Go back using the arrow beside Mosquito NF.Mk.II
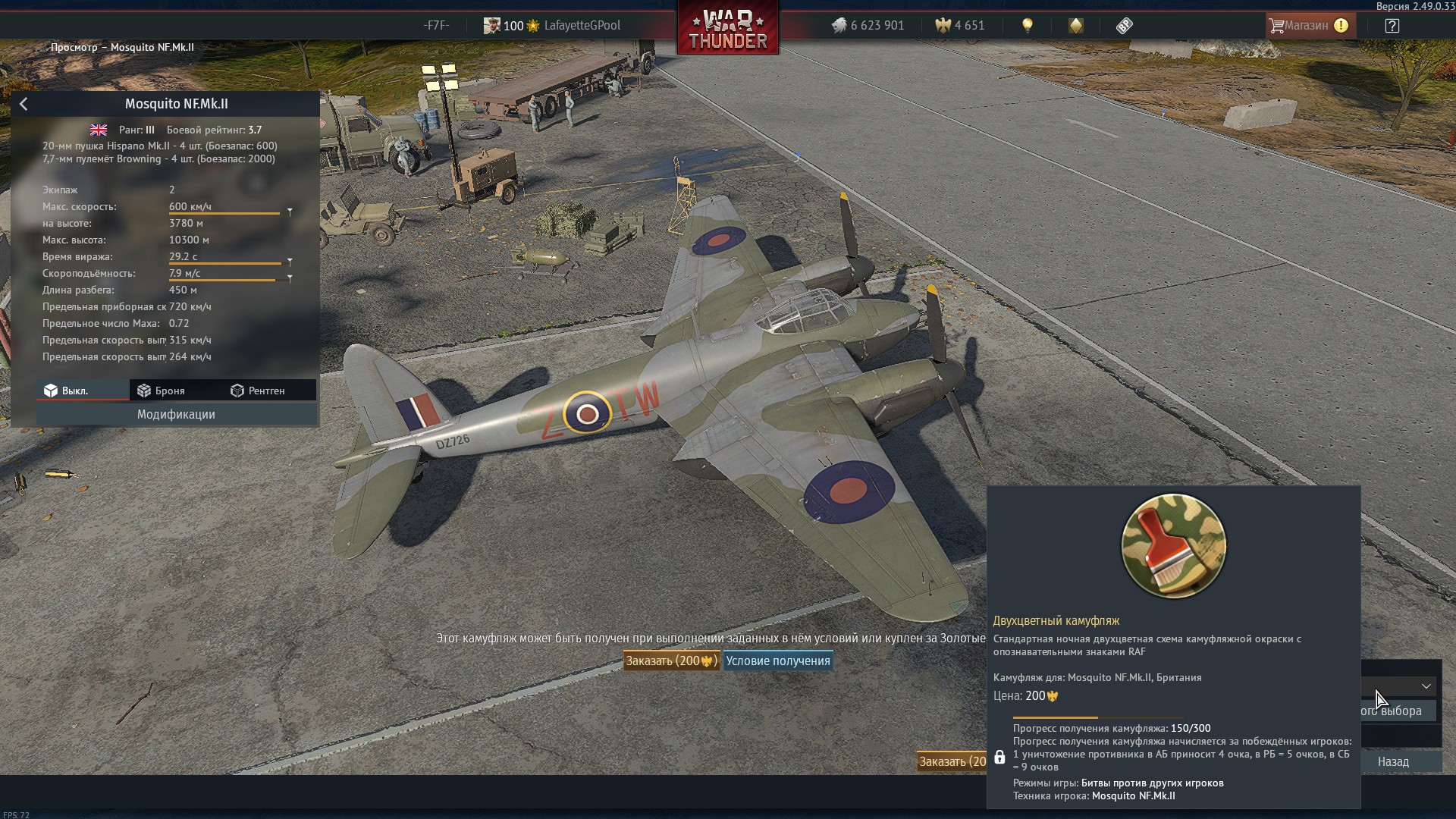Viewport: 1456px width, 819px height. (24, 104)
